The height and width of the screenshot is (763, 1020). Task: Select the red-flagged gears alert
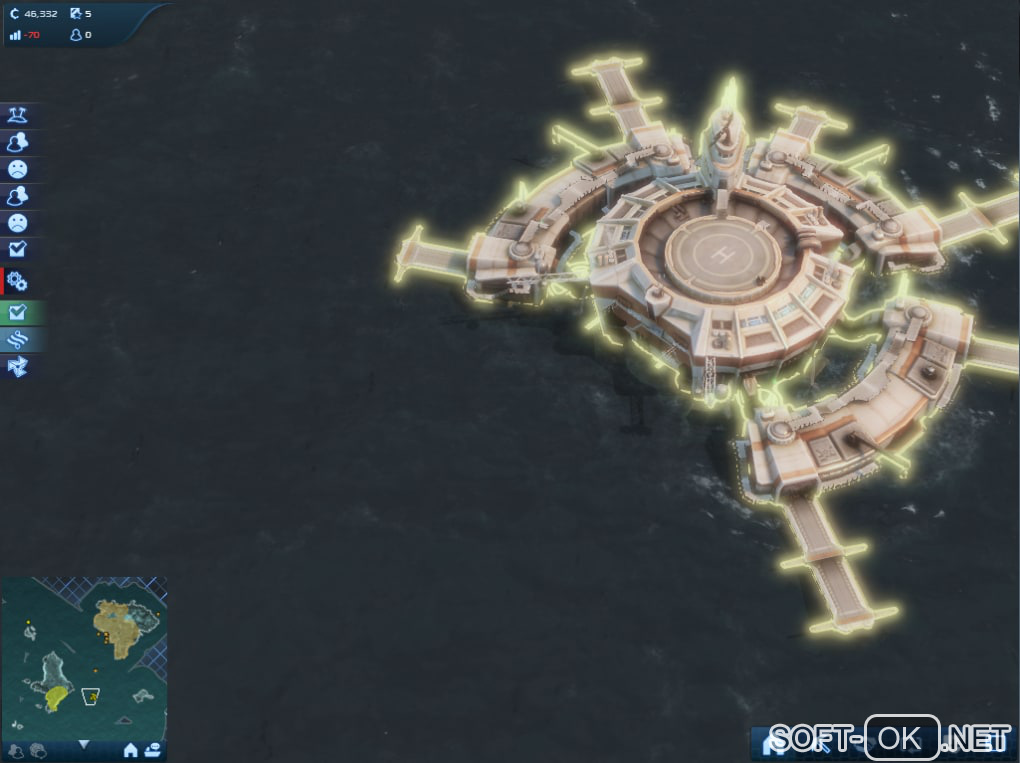point(17,282)
